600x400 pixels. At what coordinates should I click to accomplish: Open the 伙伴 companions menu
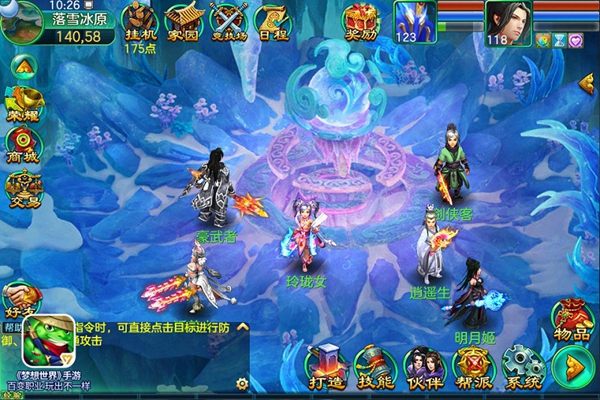423,366
